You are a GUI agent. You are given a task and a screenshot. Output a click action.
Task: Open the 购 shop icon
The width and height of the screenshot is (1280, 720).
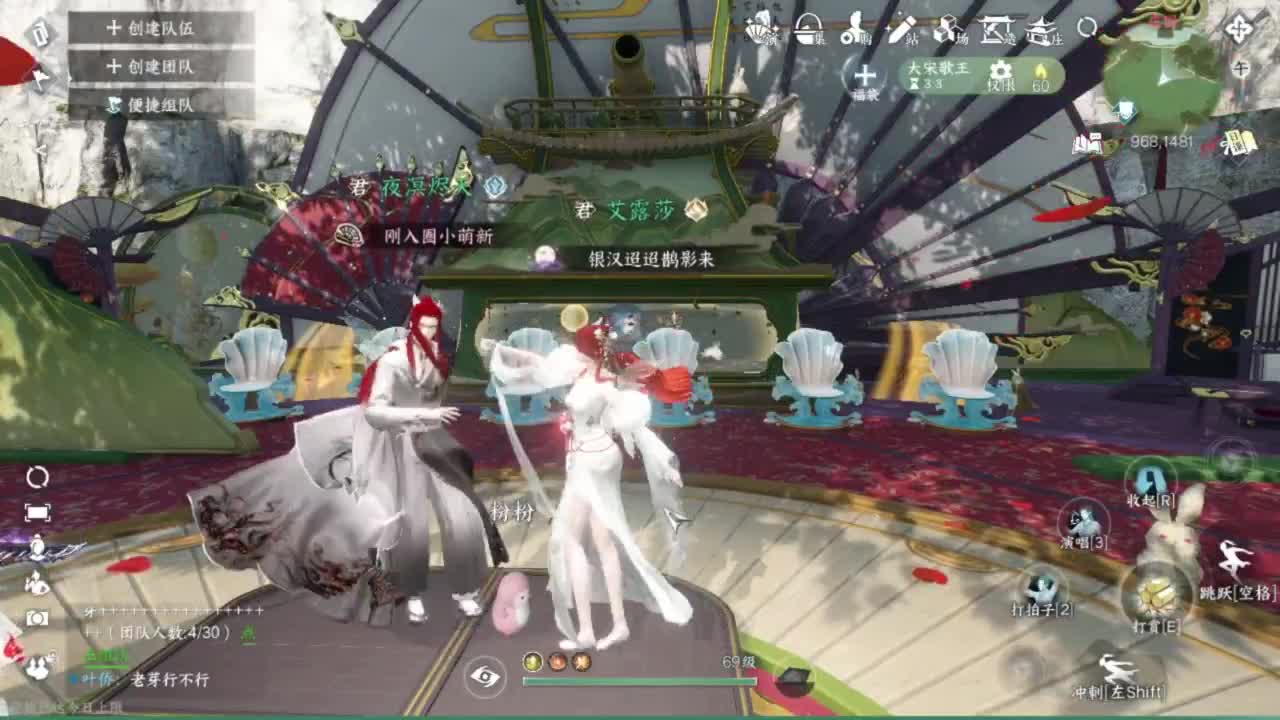855,31
